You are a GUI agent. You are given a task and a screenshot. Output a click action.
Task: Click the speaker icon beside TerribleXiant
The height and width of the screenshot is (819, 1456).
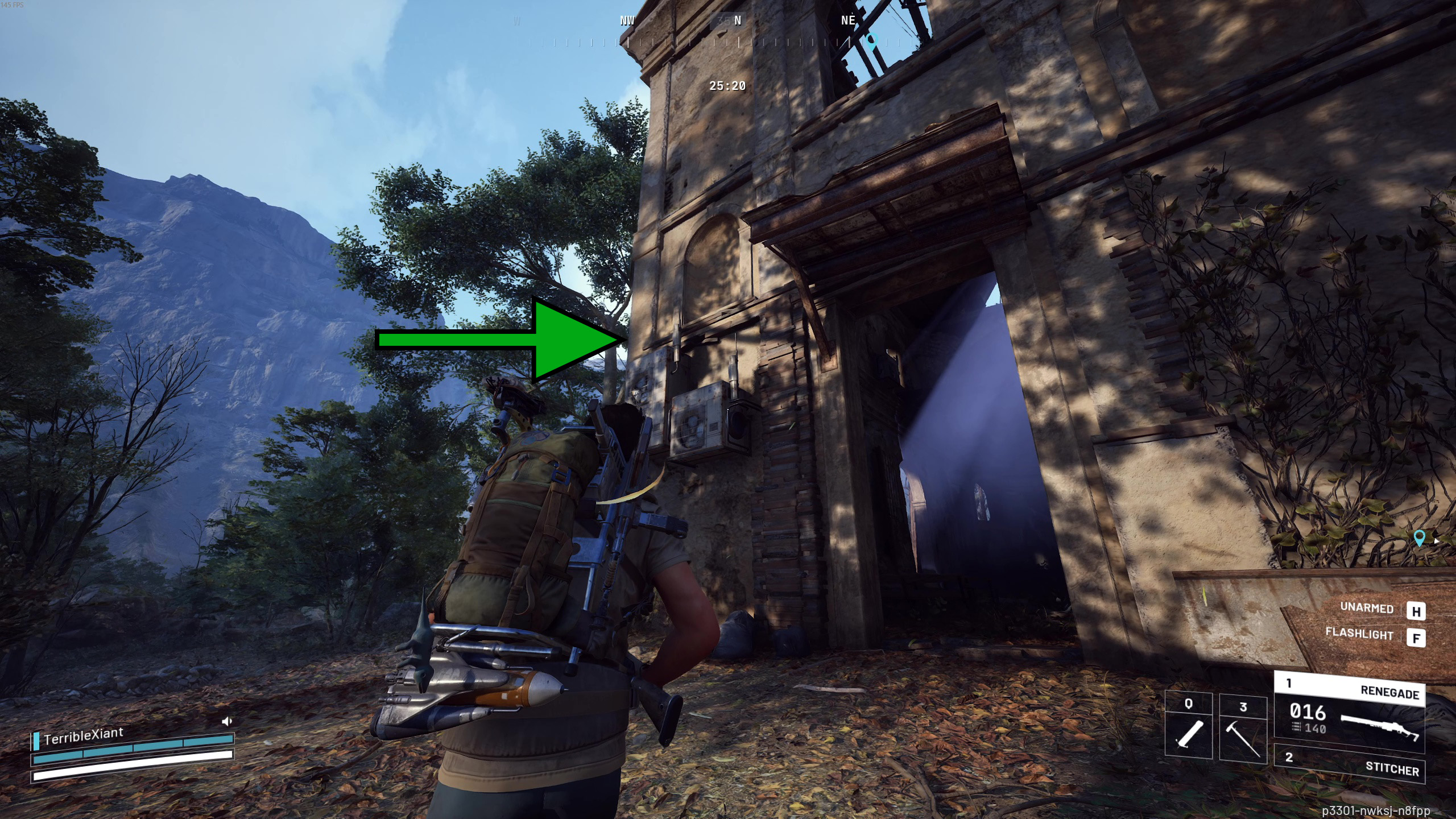coord(227,722)
